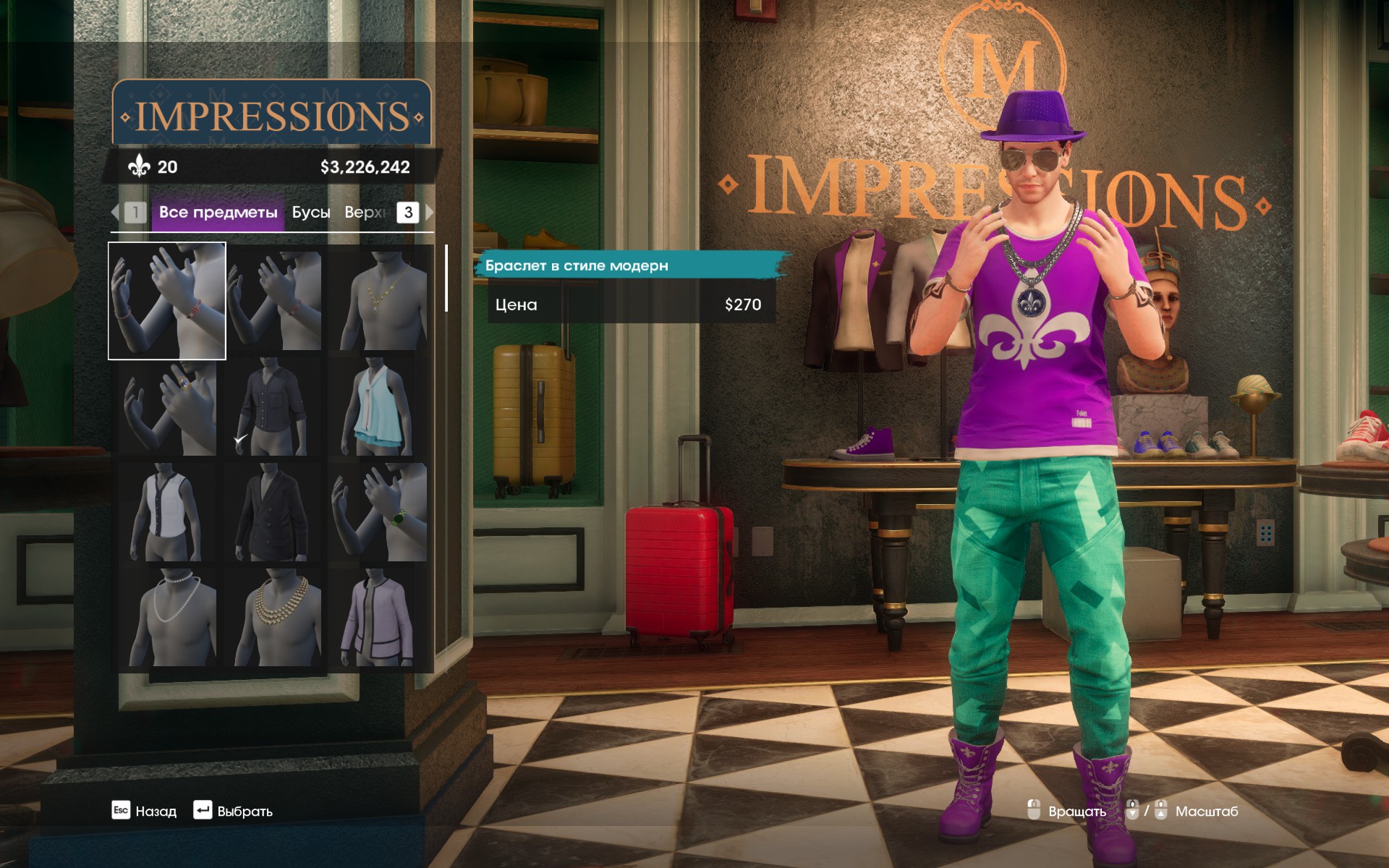Select the dark button-up shirt with checkmark
Viewport: 1389px width, 868px height.
[273, 407]
